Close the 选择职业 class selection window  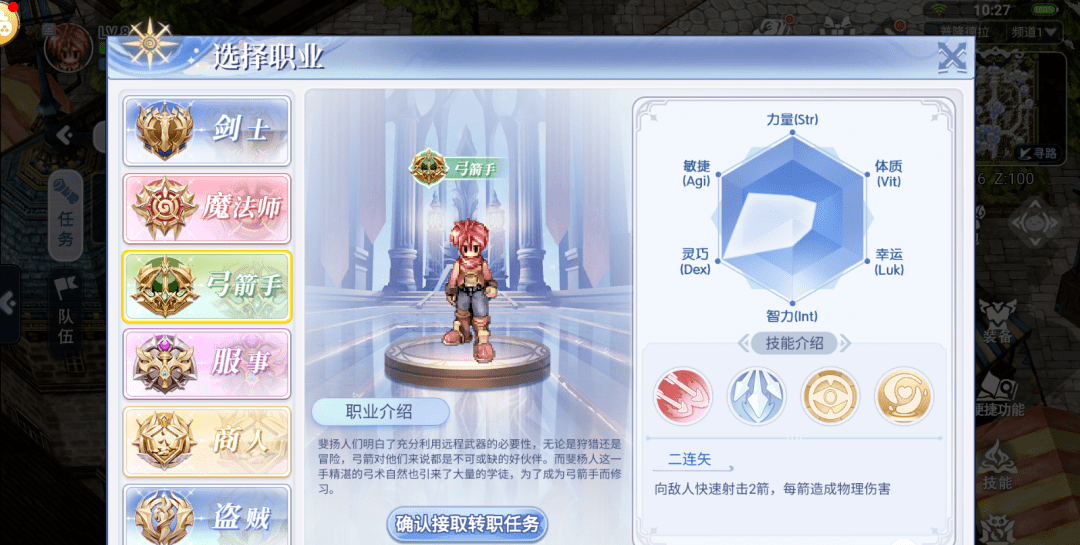(x=951, y=58)
